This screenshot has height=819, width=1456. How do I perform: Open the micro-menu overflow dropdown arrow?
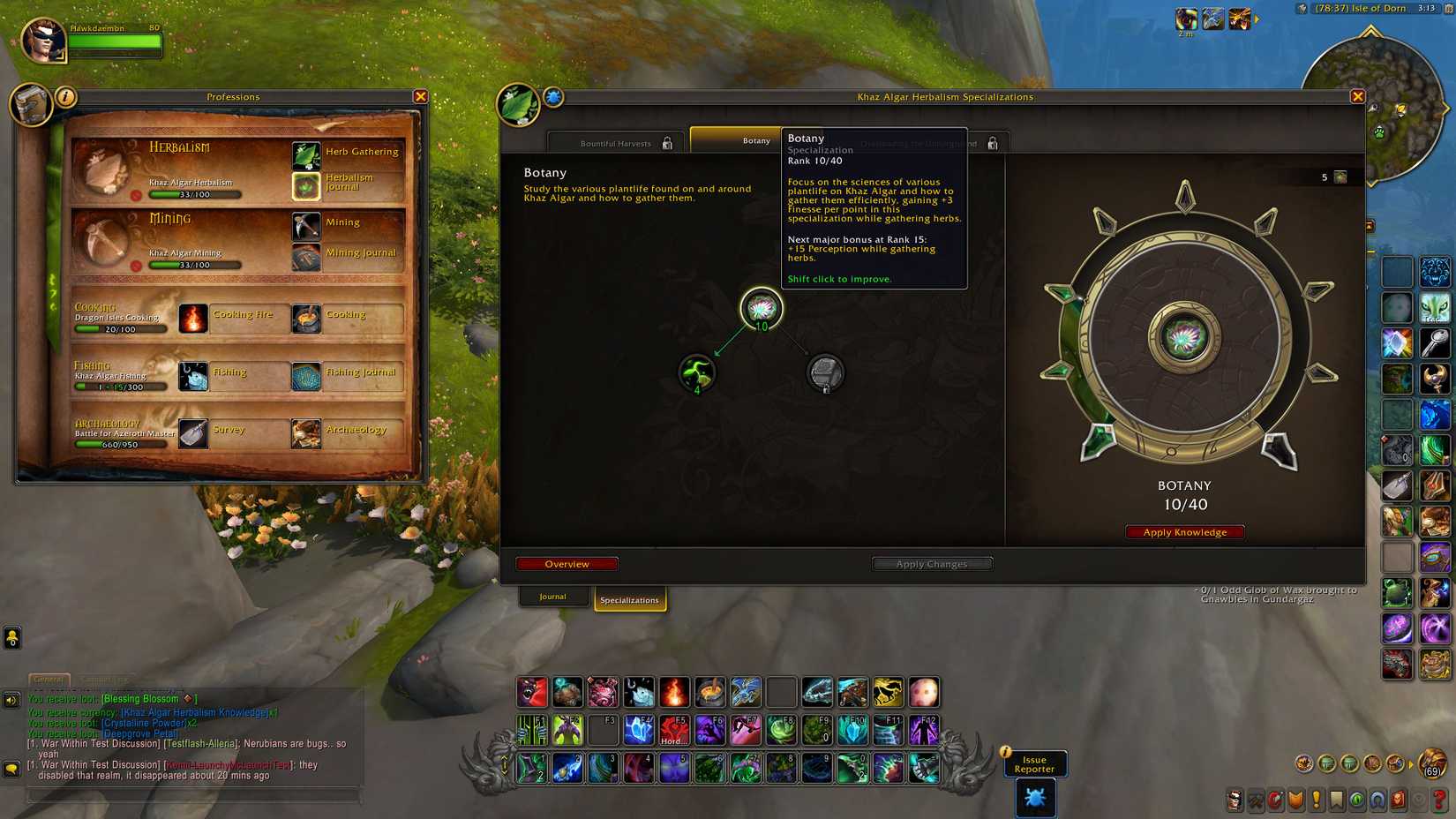click(x=1419, y=799)
